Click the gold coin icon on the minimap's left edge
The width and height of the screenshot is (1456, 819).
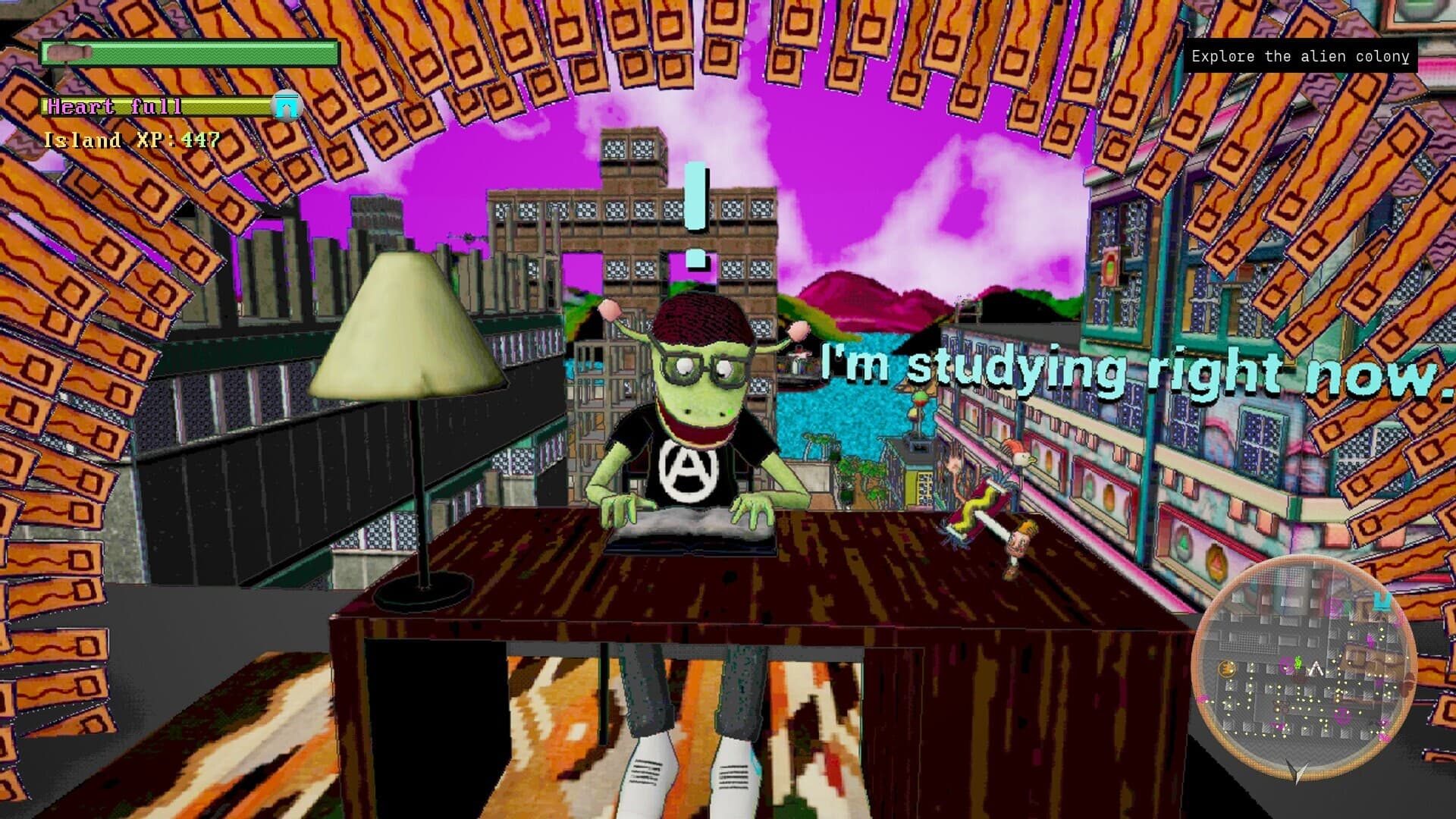pyautogui.click(x=1227, y=668)
